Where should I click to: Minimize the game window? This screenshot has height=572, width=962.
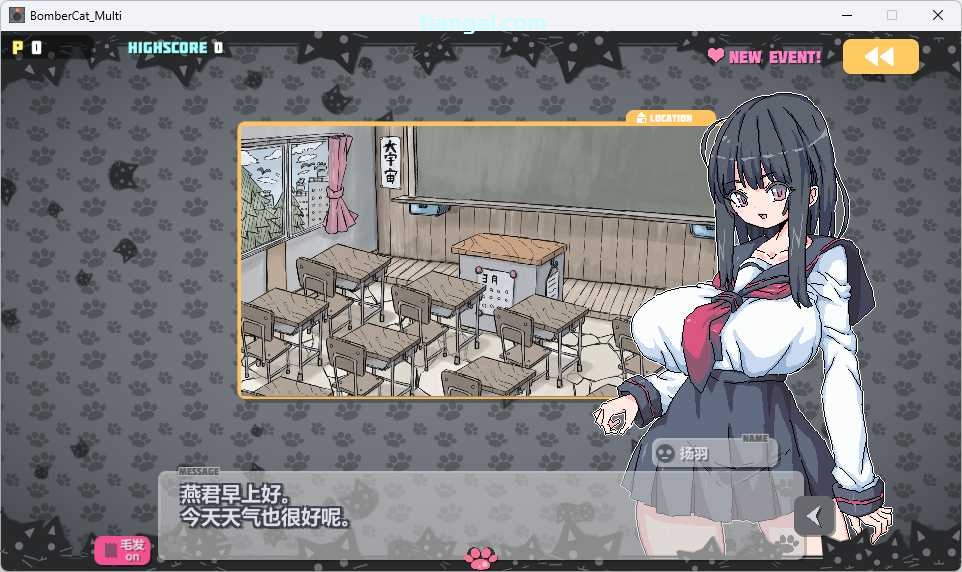coord(847,15)
